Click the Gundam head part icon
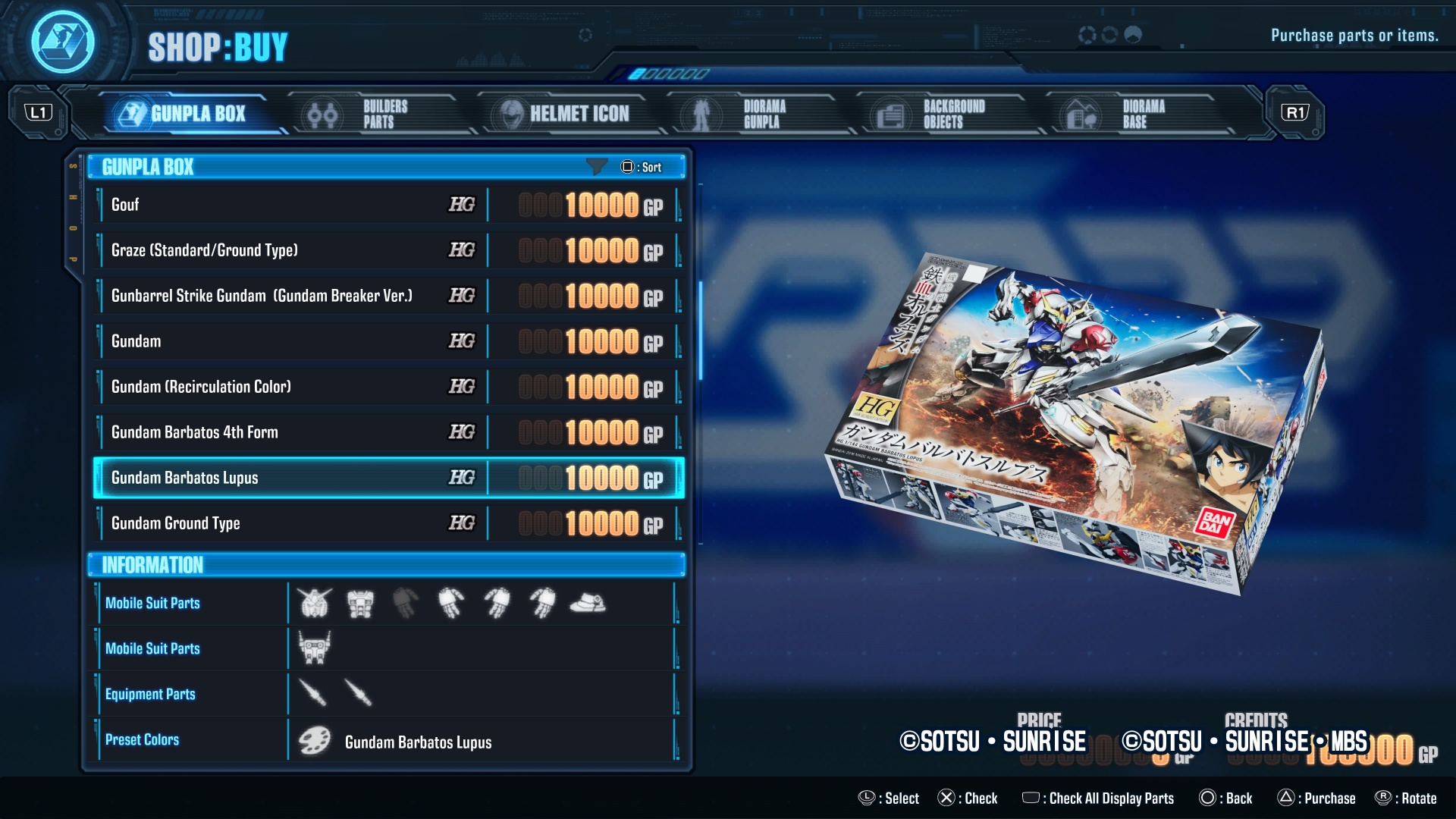This screenshot has height=819, width=1456. click(x=314, y=604)
